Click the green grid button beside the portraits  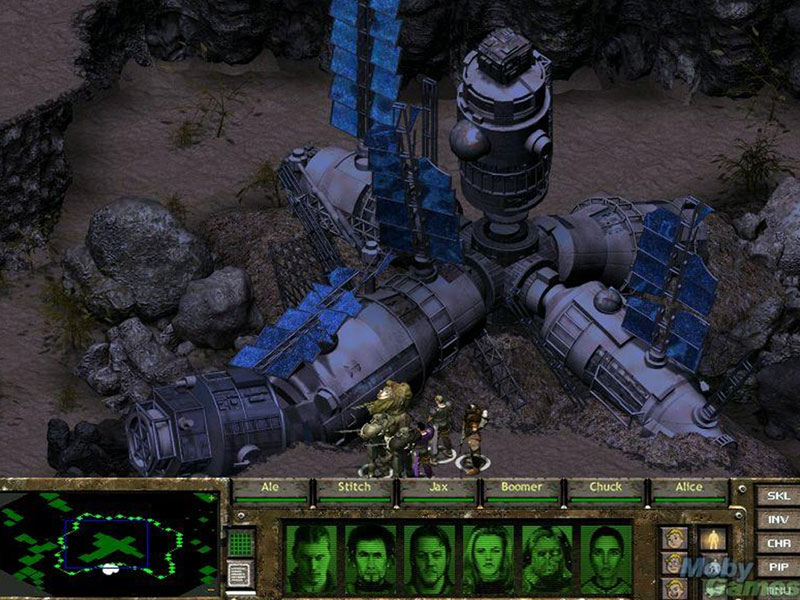[241, 543]
